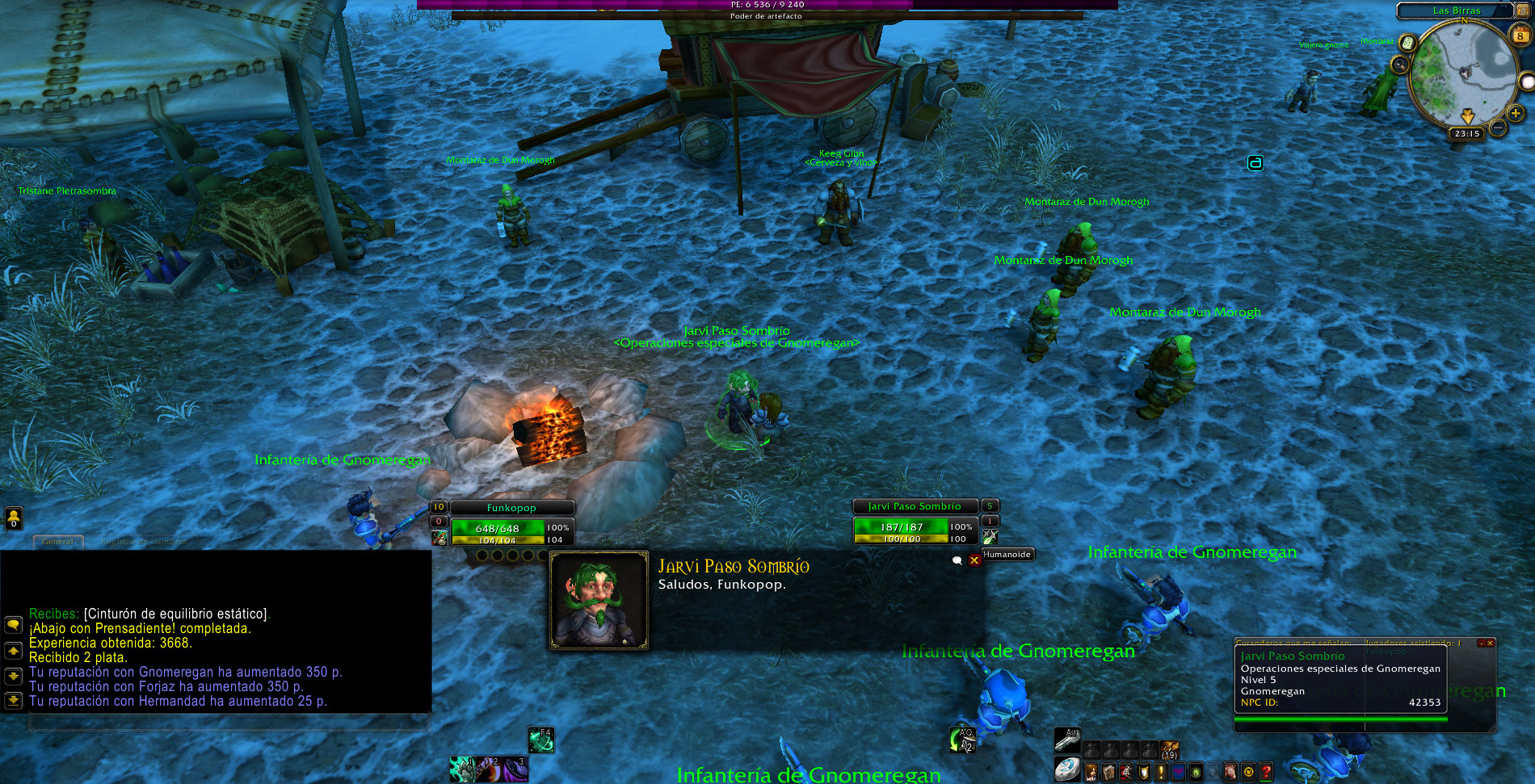The height and width of the screenshot is (784, 1535).
Task: Open the help red question mark button
Action: (x=1266, y=772)
